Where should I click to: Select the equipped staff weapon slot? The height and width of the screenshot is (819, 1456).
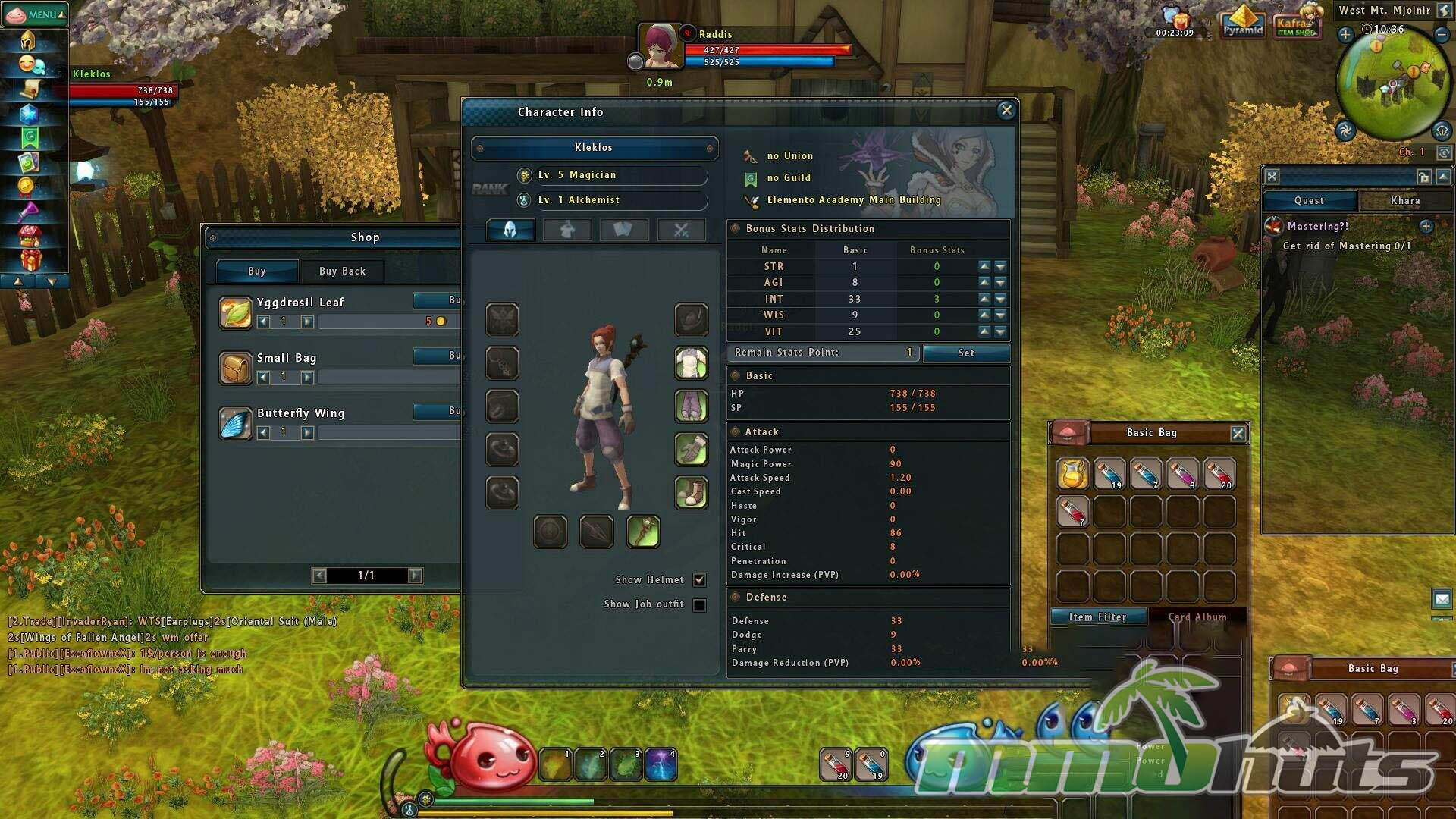tap(643, 531)
